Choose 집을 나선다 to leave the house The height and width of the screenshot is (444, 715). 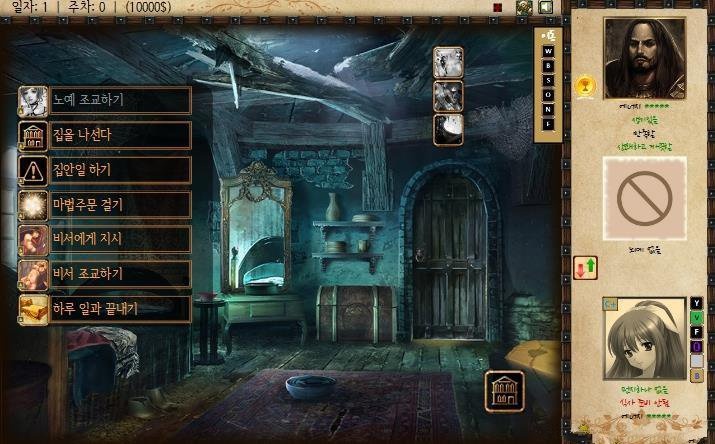105,135
